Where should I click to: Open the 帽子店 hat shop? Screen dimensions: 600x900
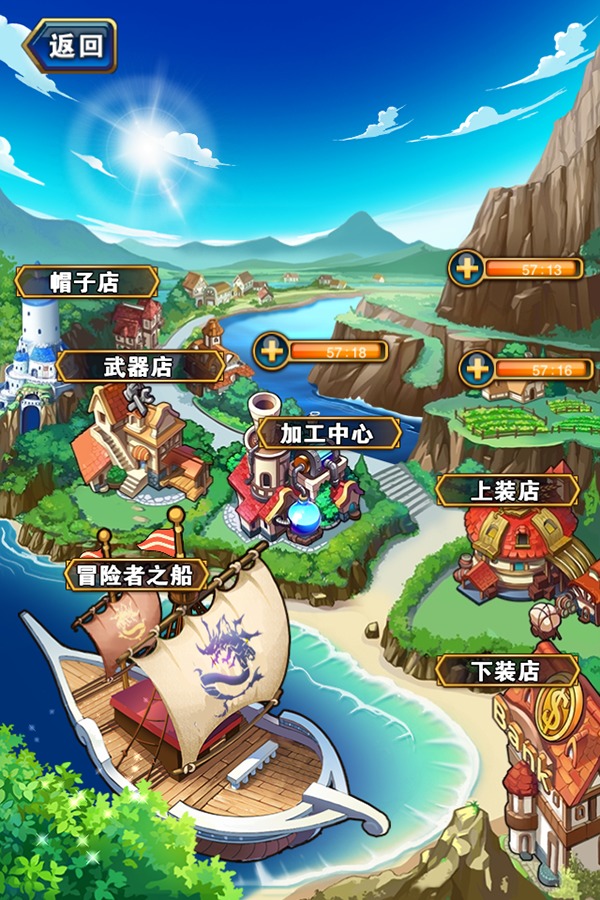pos(85,282)
